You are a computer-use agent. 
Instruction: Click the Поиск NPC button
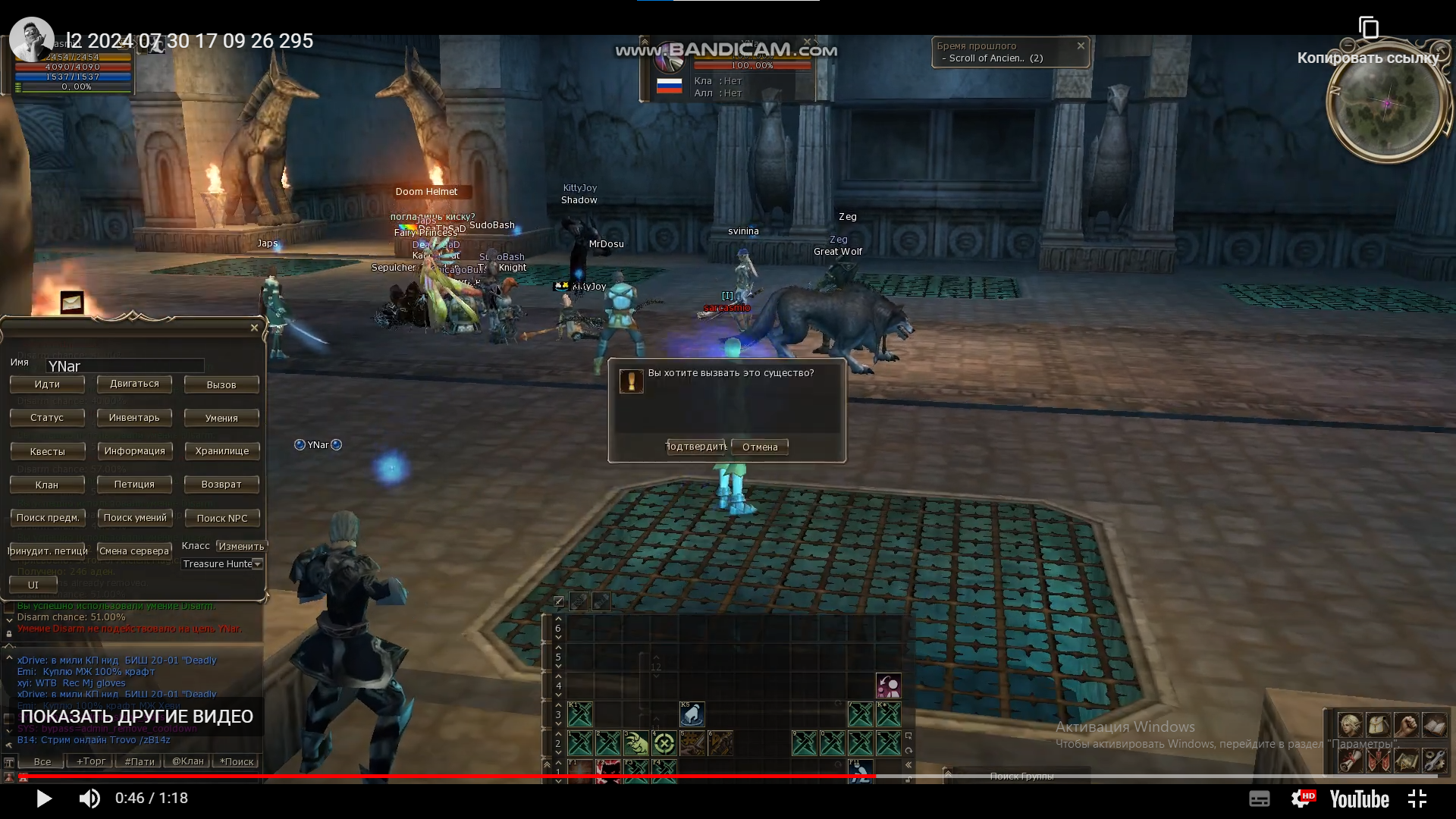221,518
